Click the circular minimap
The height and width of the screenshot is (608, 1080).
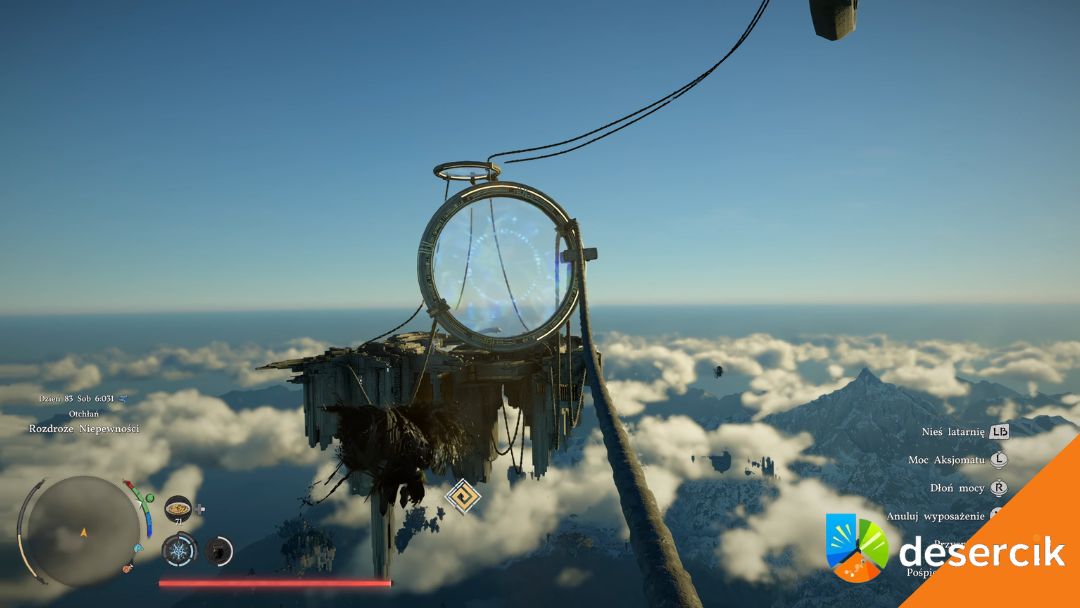(x=83, y=530)
